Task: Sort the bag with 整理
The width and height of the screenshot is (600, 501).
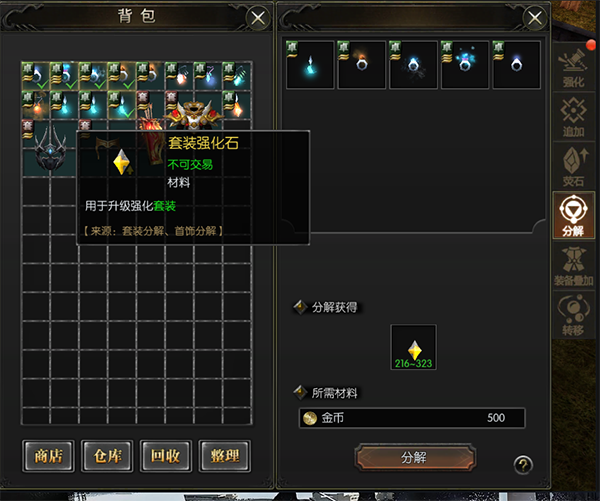Action: tap(224, 457)
